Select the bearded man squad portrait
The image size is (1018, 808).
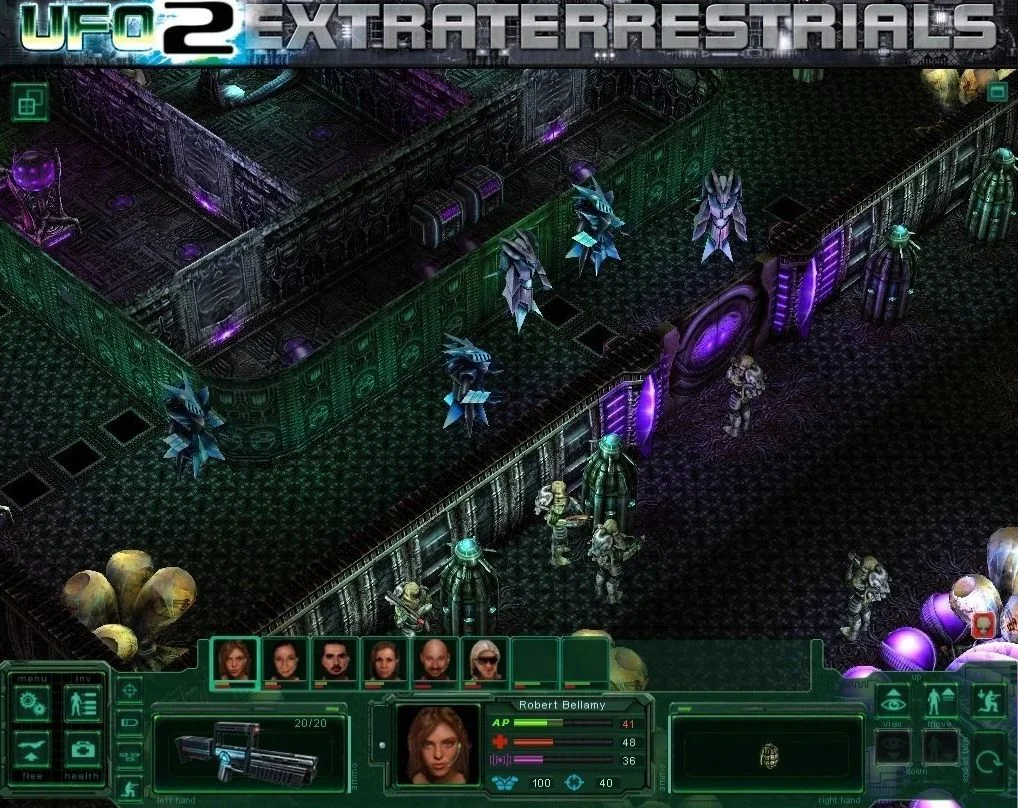click(335, 661)
